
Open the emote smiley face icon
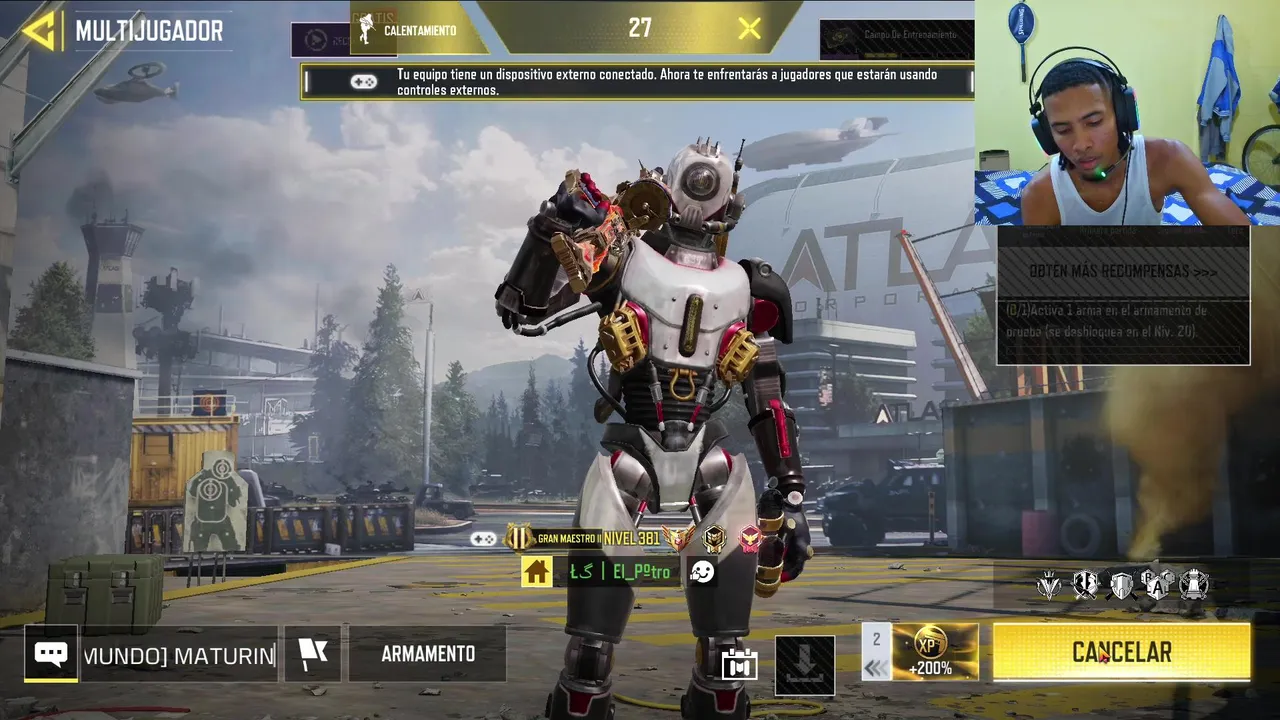[703, 572]
